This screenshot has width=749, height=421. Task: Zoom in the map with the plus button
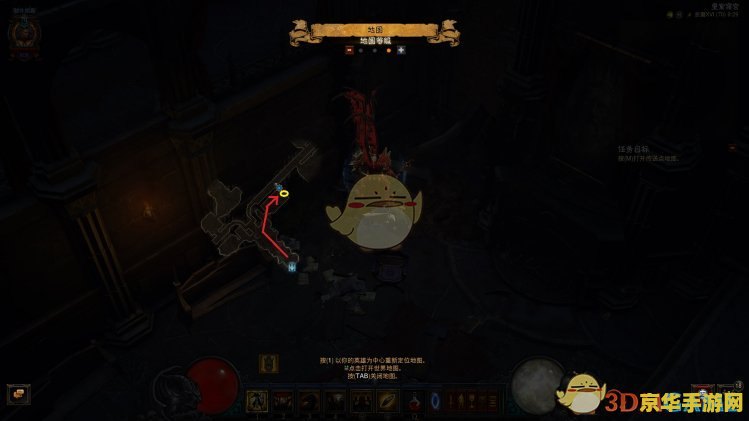[401, 49]
